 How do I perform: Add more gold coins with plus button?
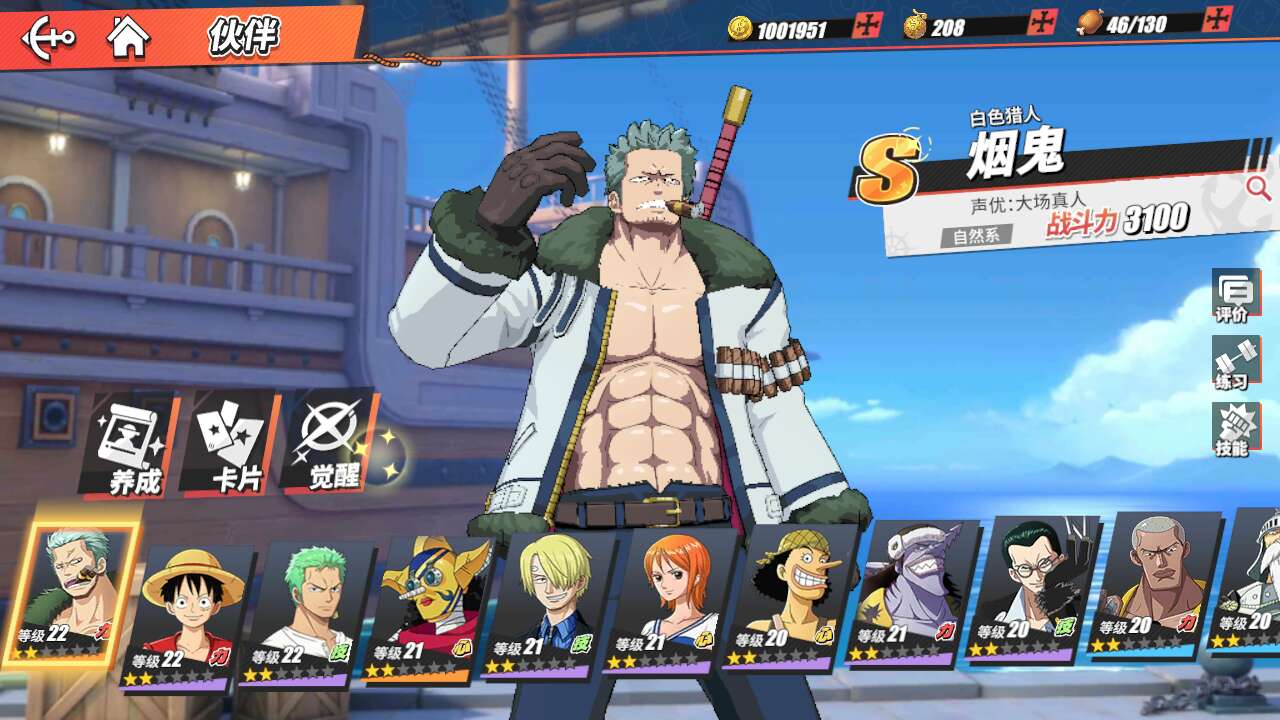pyautogui.click(x=866, y=26)
